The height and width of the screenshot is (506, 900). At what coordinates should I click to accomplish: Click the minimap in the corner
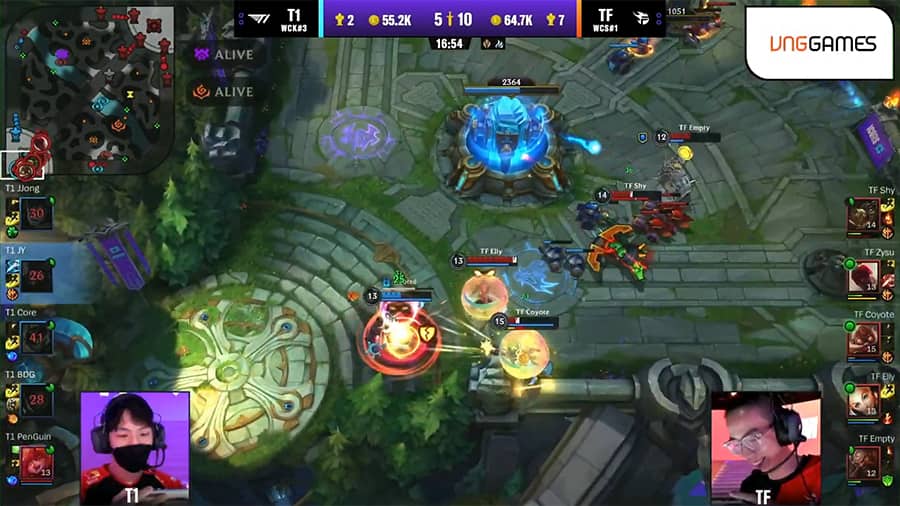pyautogui.click(x=89, y=90)
